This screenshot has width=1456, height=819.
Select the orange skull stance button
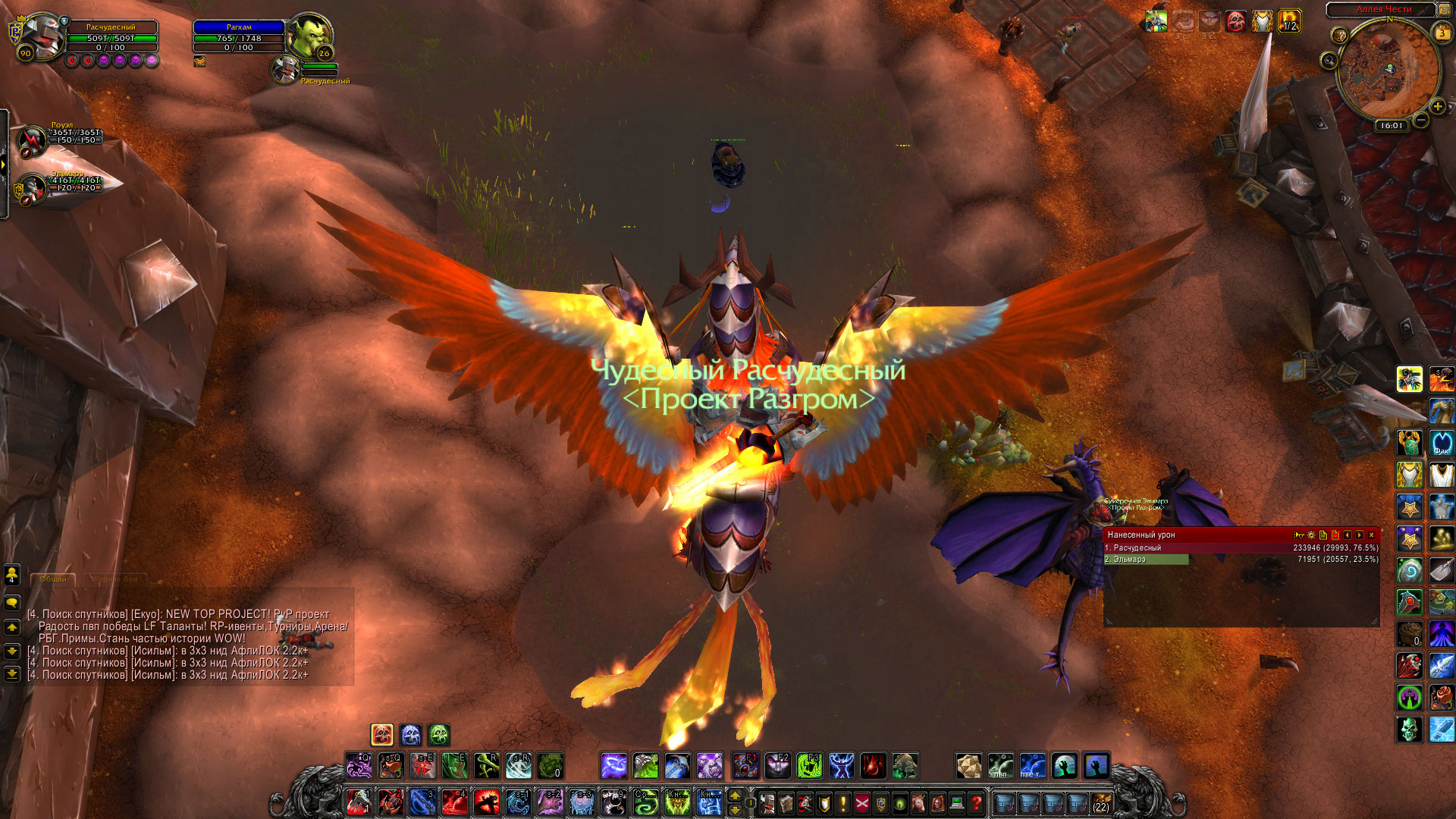[x=382, y=734]
